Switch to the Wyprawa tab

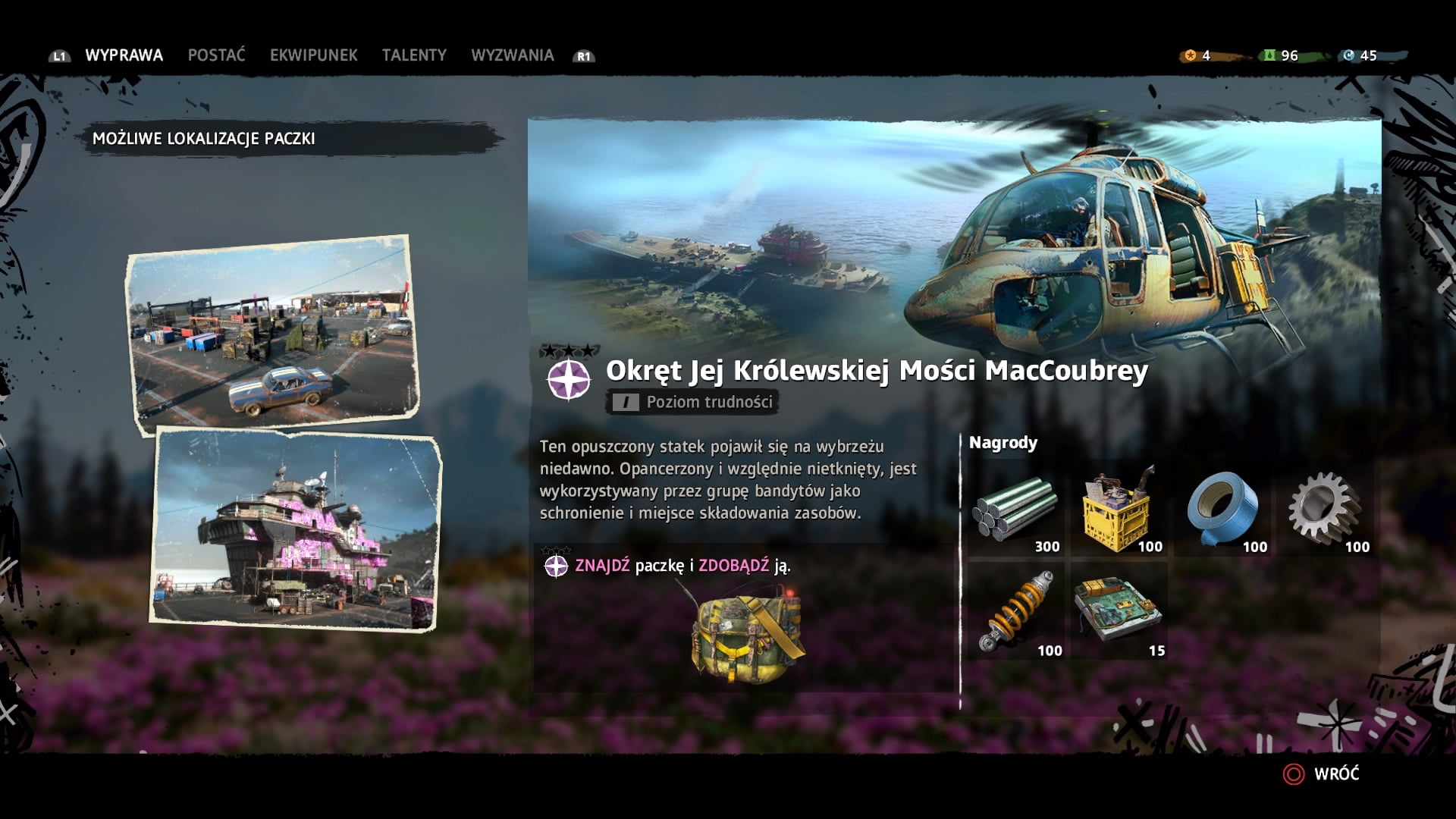(x=124, y=55)
